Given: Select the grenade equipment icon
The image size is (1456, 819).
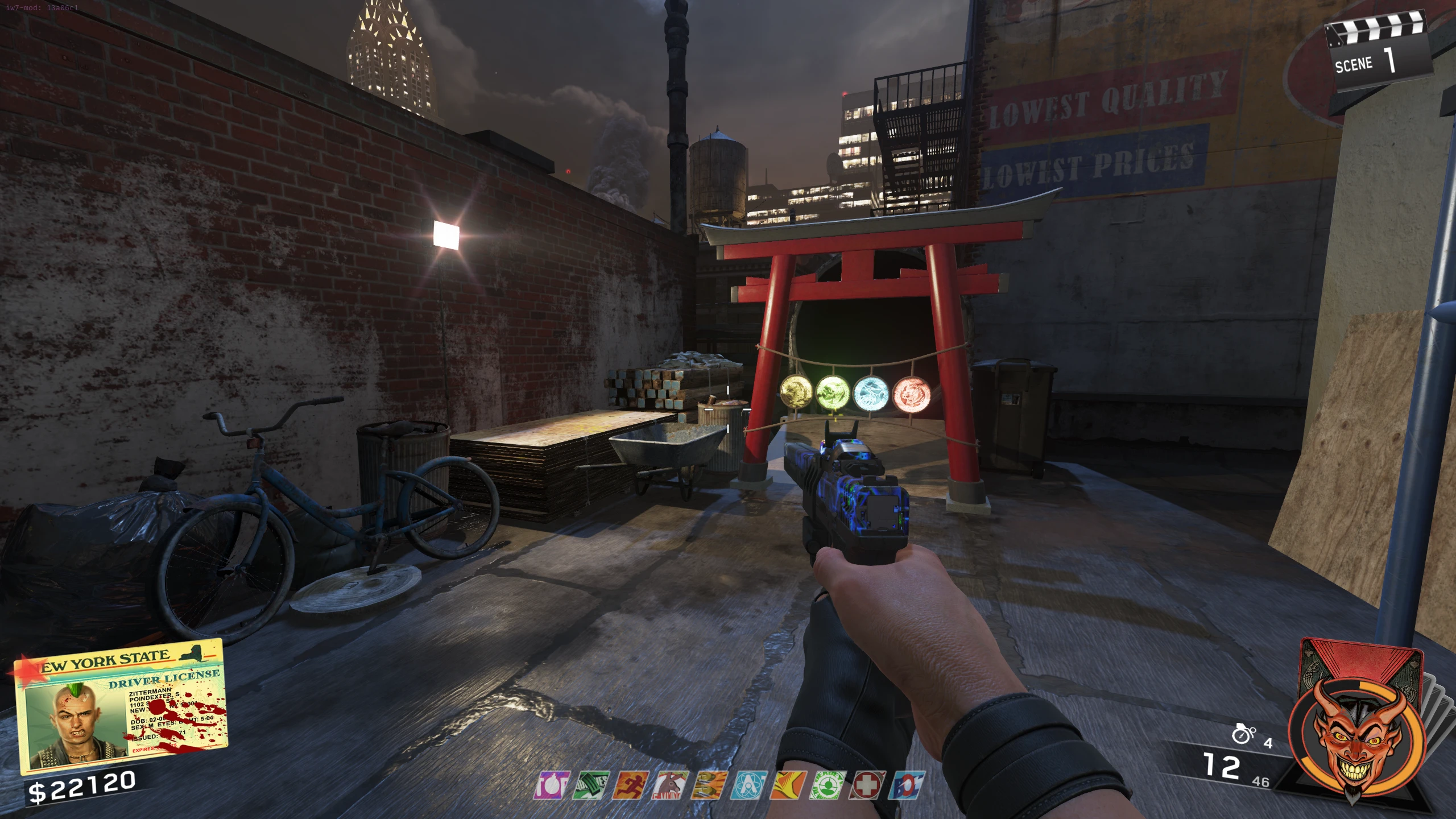Looking at the screenshot, I should [1243, 734].
